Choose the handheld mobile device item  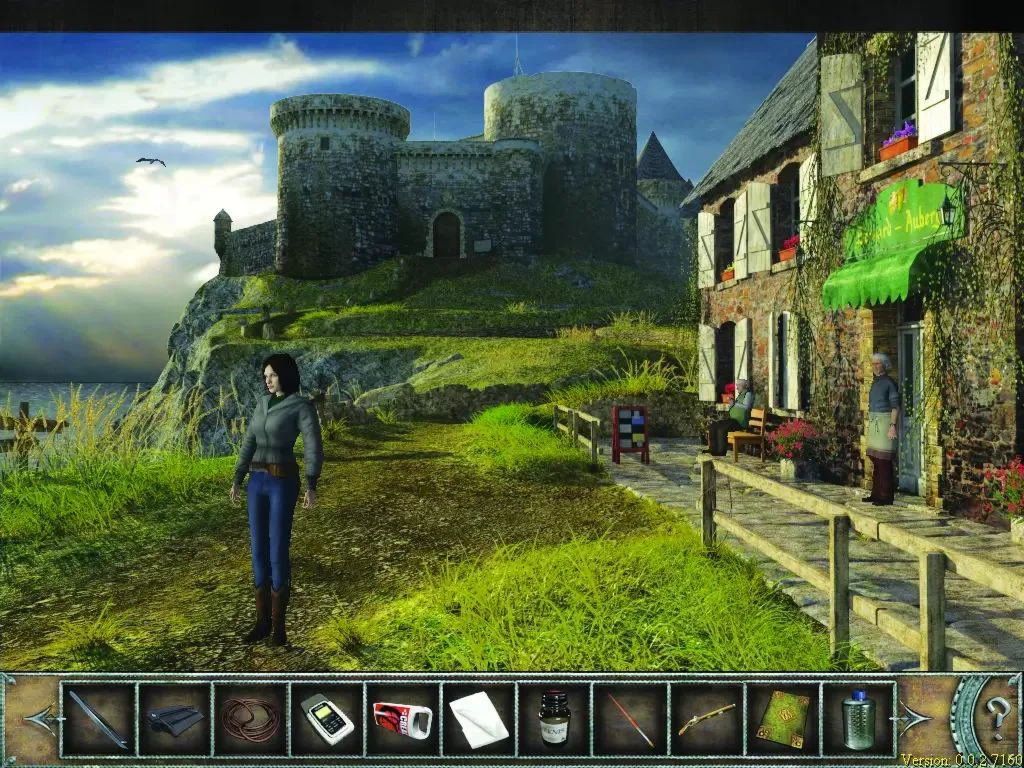(x=327, y=719)
